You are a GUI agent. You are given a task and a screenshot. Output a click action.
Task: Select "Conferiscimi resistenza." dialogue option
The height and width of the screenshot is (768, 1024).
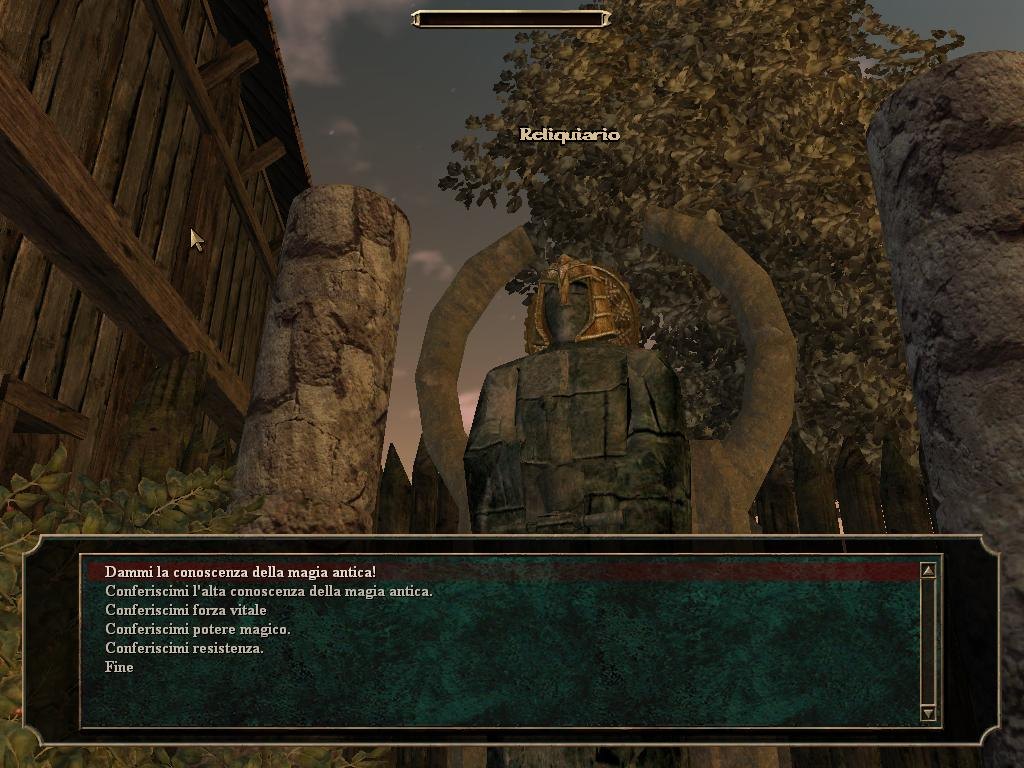click(x=185, y=648)
